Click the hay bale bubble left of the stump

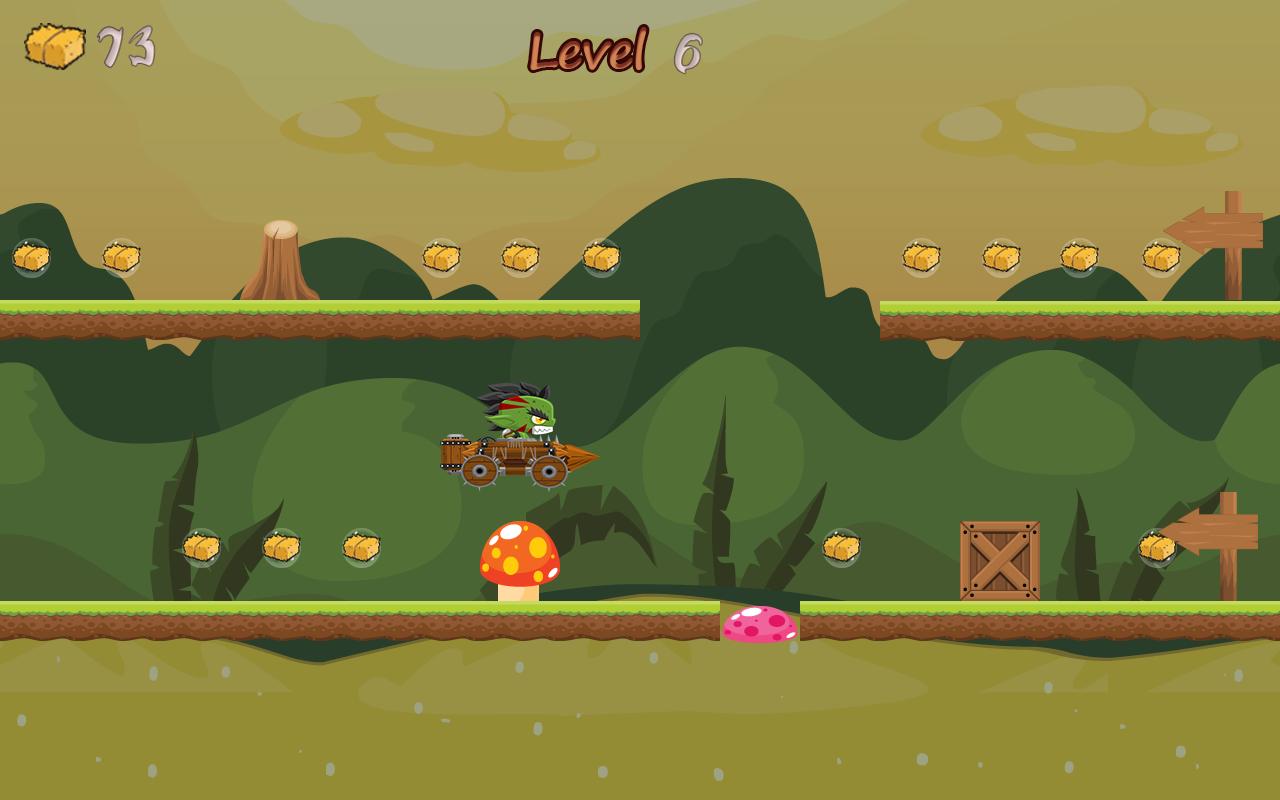tap(121, 258)
